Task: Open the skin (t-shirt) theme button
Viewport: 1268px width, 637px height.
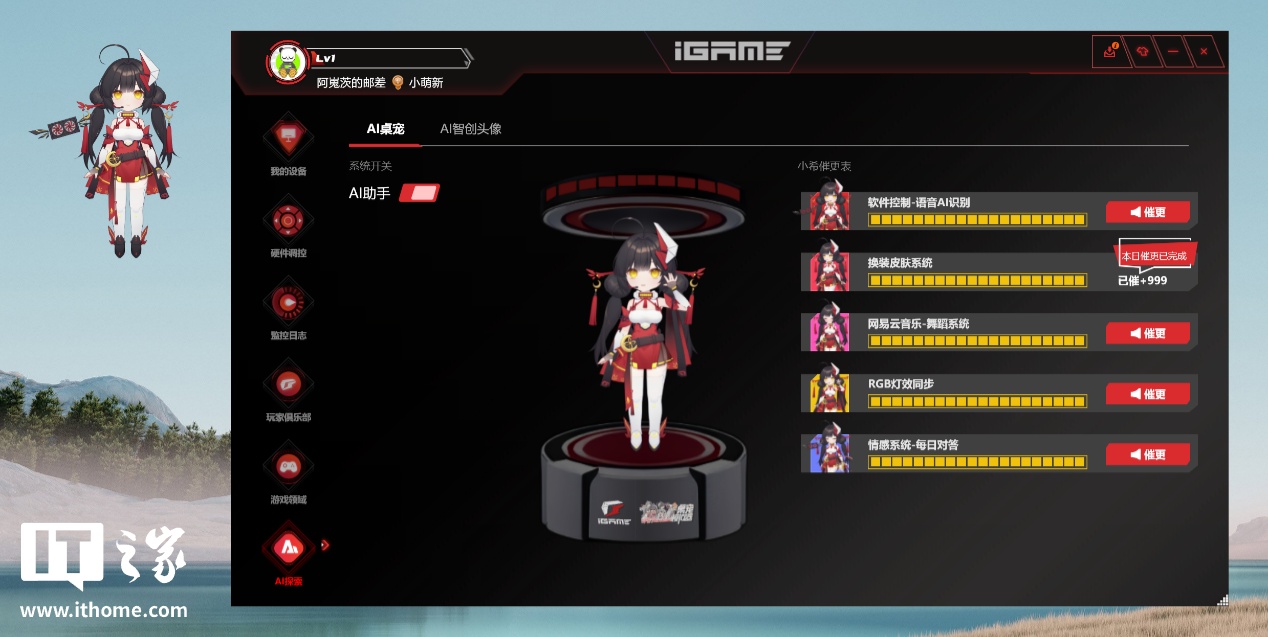Action: [x=1141, y=51]
